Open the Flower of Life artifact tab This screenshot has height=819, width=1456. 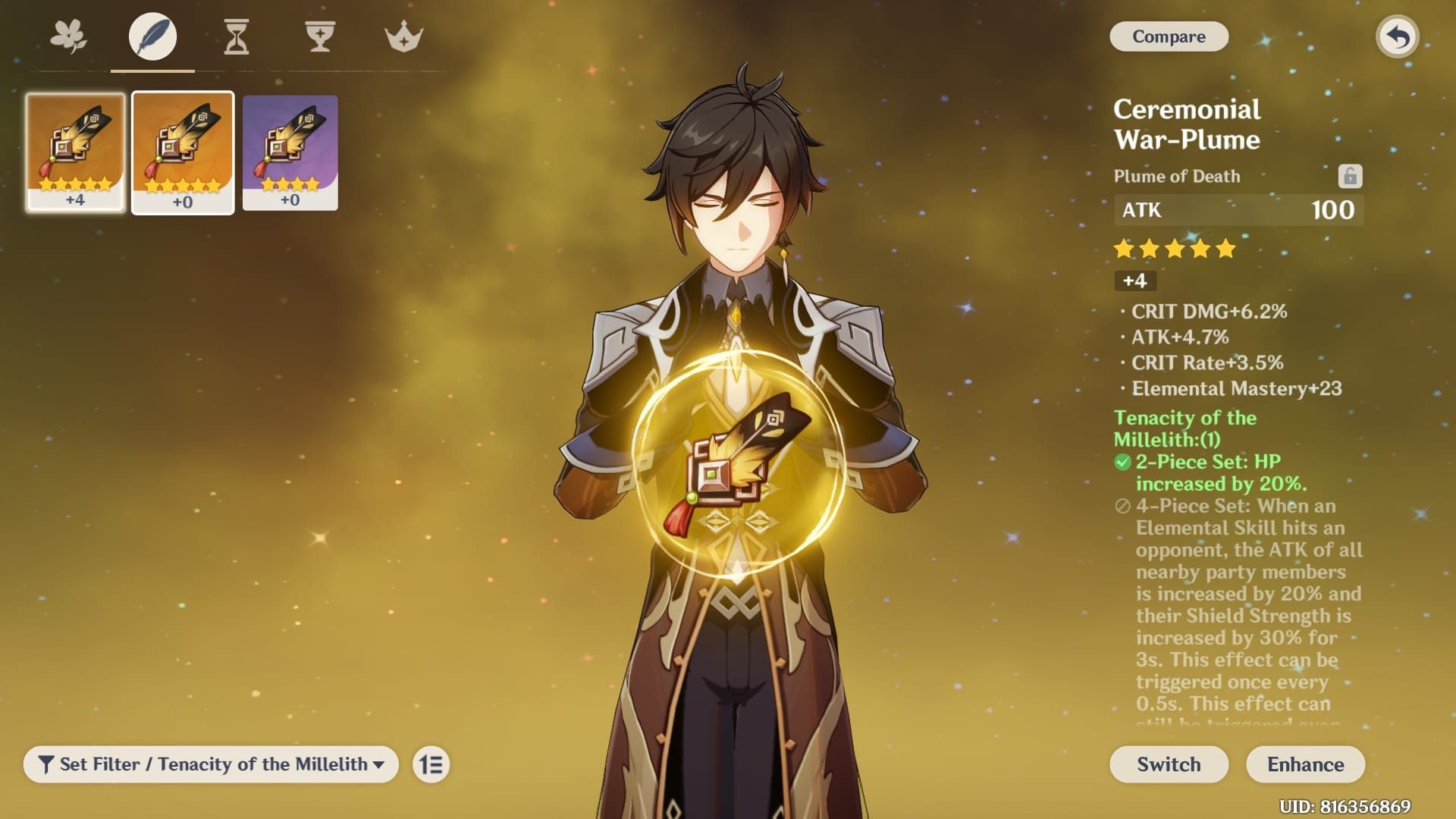[68, 36]
